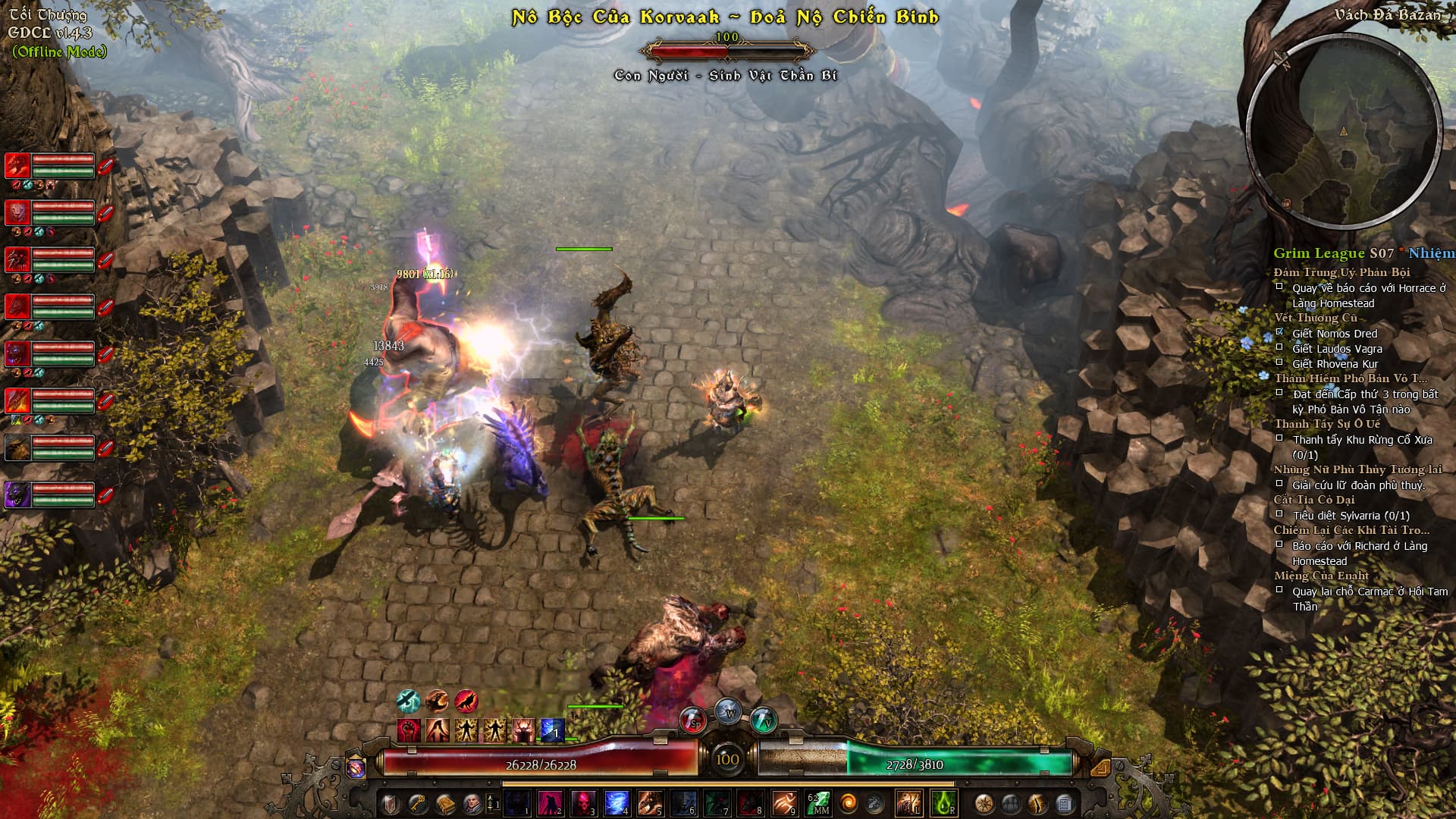Screen dimensions: 1456x819
Task: Use the green crystal MM slot item
Action: point(818,802)
